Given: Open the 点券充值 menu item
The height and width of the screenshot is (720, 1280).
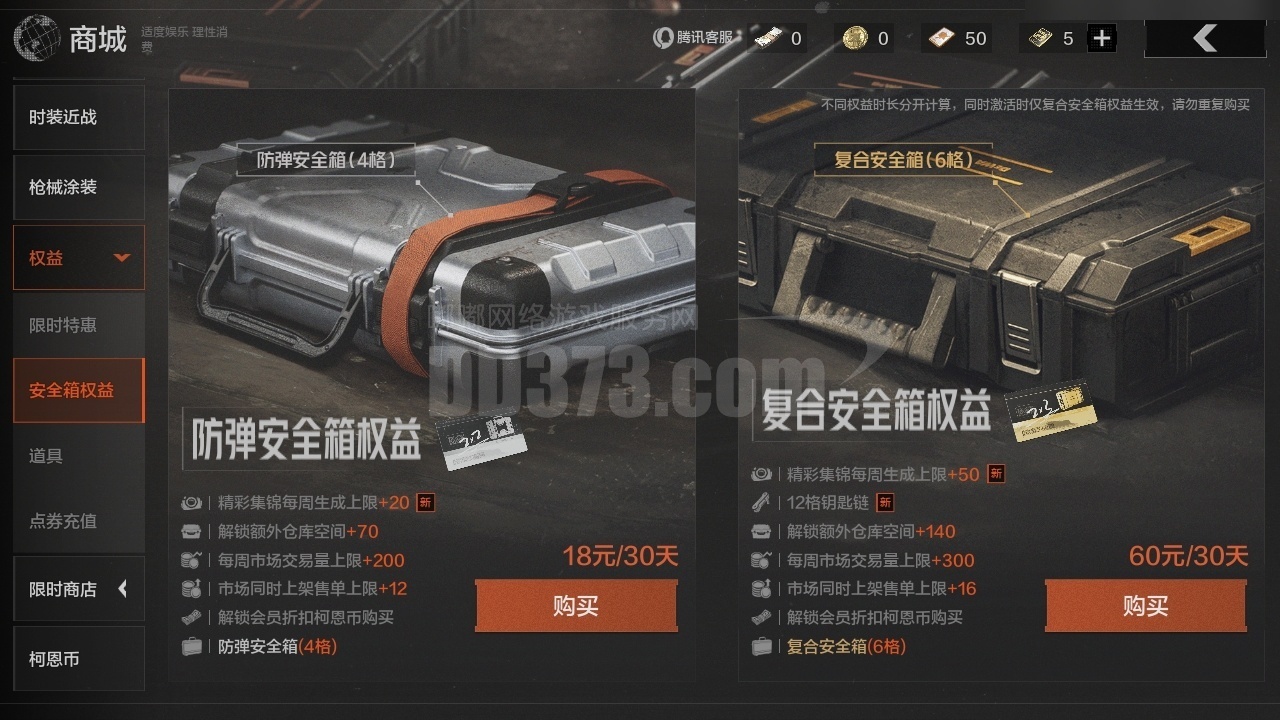Looking at the screenshot, I should [79, 521].
